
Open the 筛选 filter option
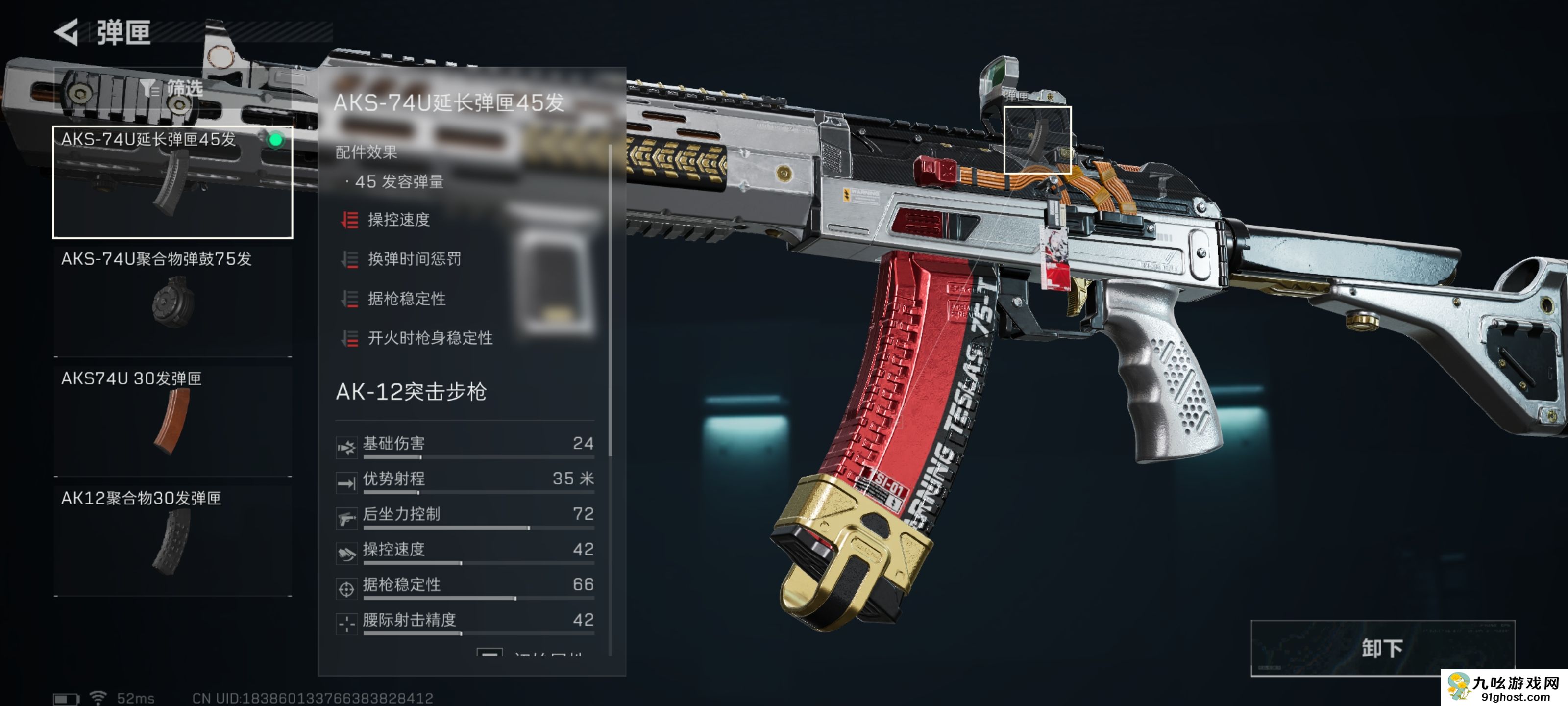[173, 88]
